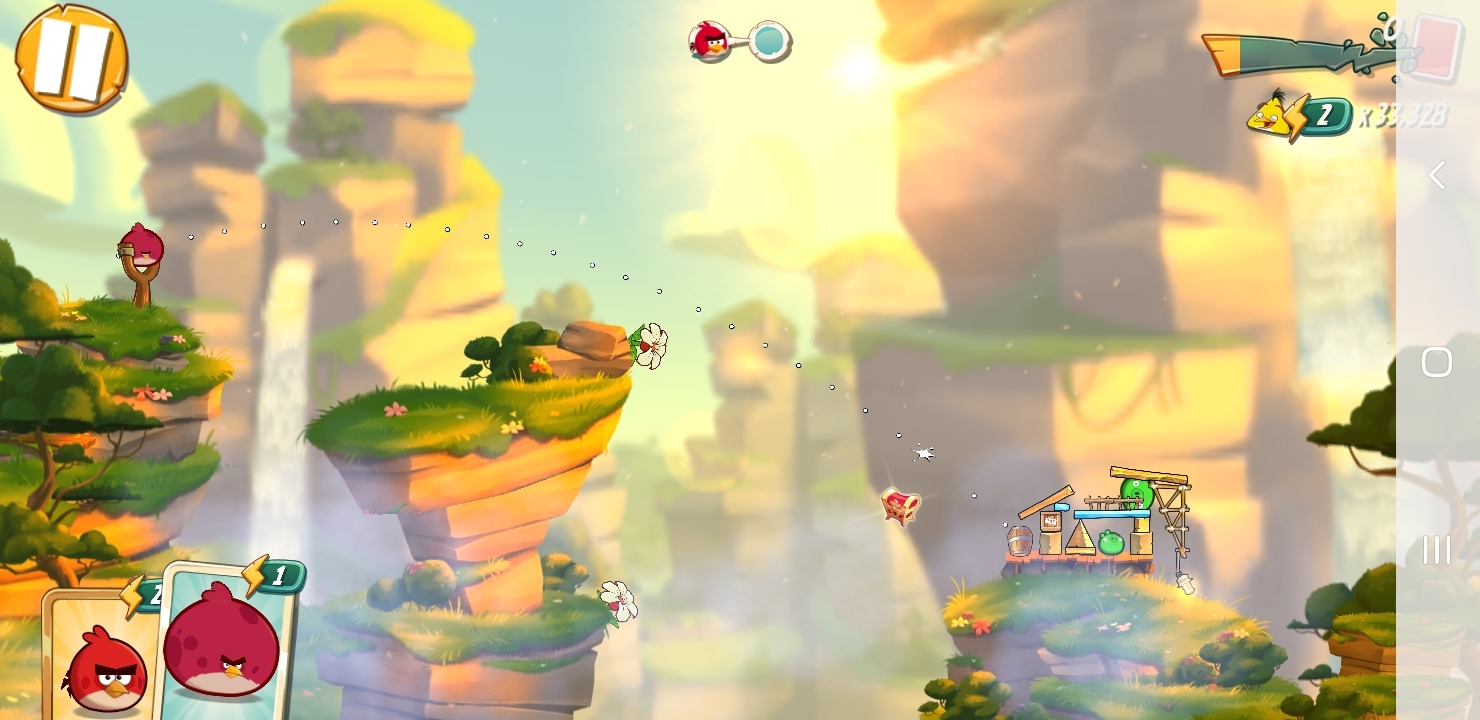The width and height of the screenshot is (1480, 720).
Task: Tap the Android home button
Action: pos(1437,362)
